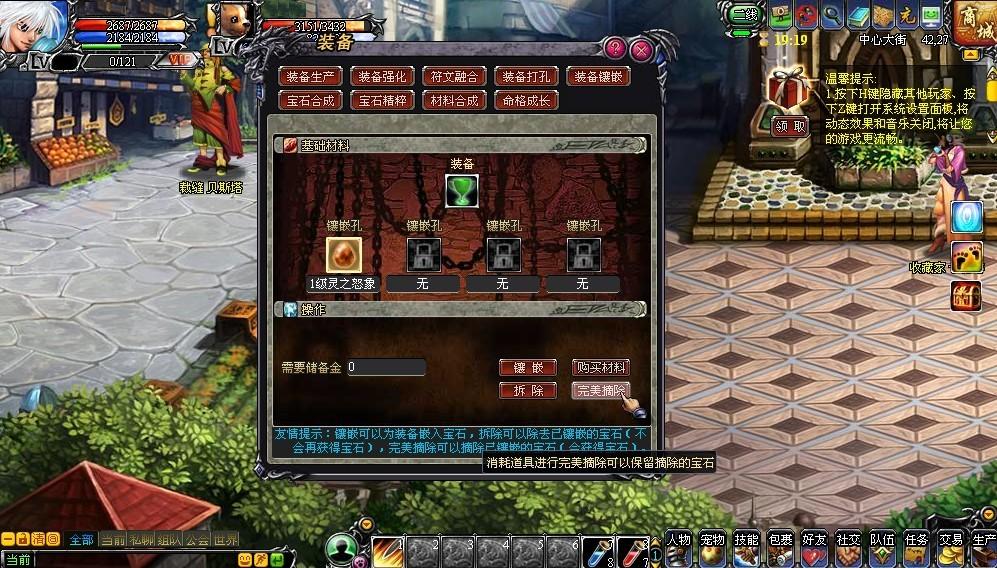997x568 pixels.
Task: Claim the gift with the 领取 button
Action: [x=790, y=127]
